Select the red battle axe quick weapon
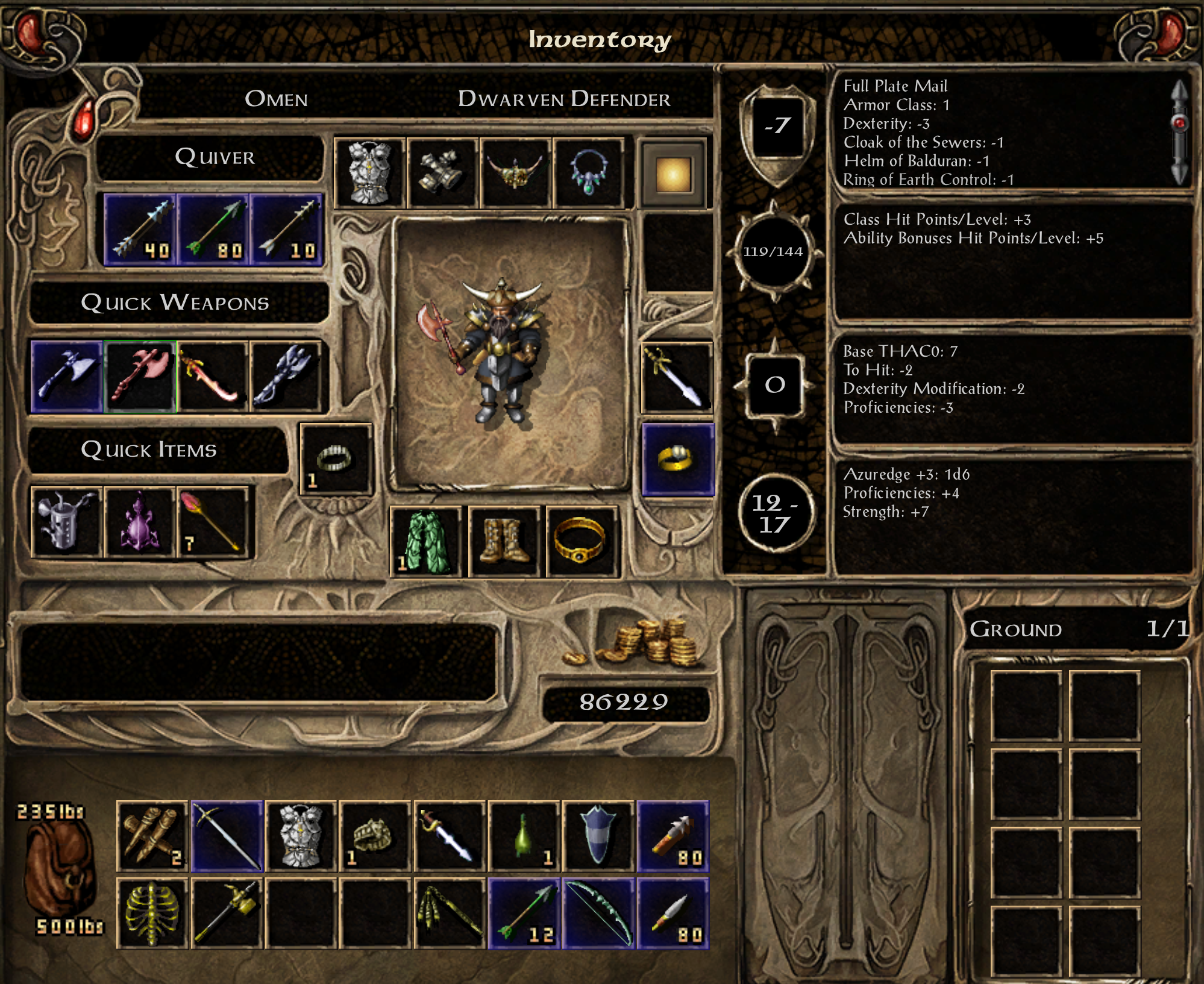This screenshot has height=984, width=1204. coord(140,377)
